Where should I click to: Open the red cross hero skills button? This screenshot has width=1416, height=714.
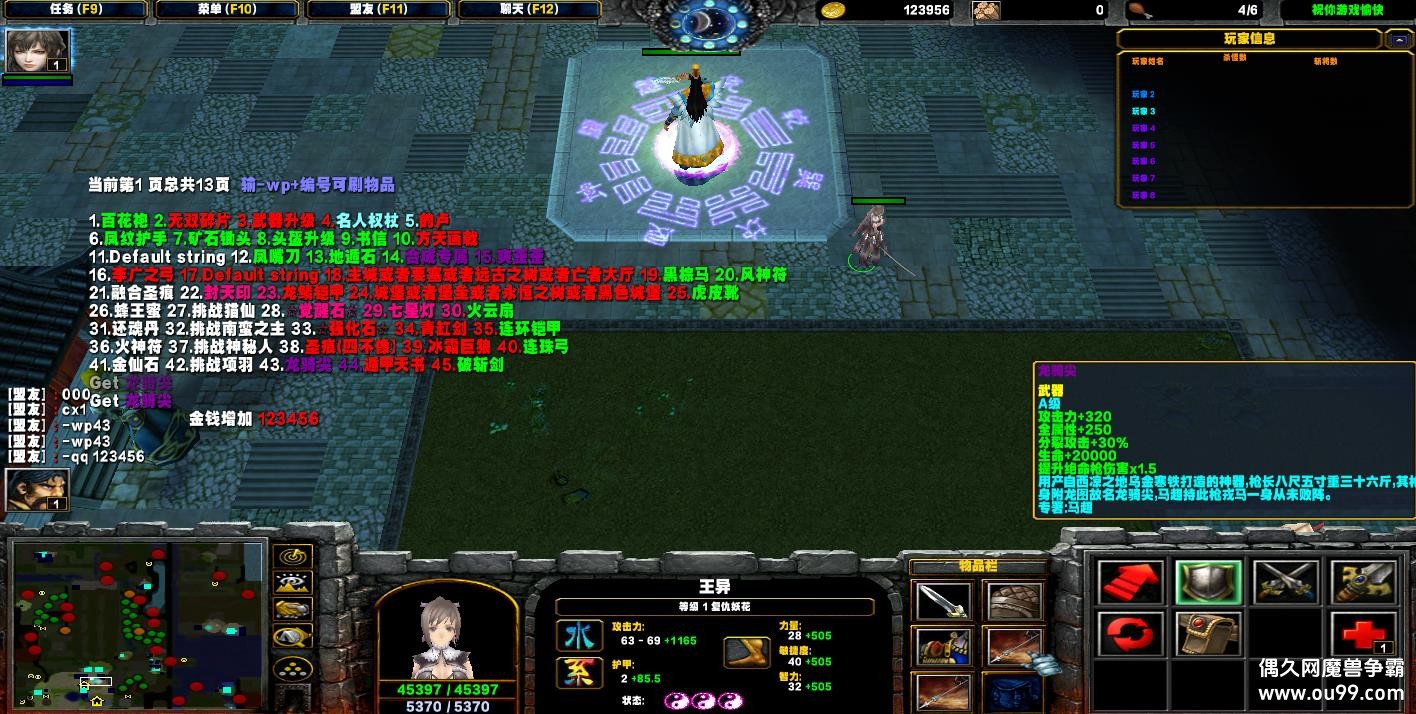(x=1362, y=634)
